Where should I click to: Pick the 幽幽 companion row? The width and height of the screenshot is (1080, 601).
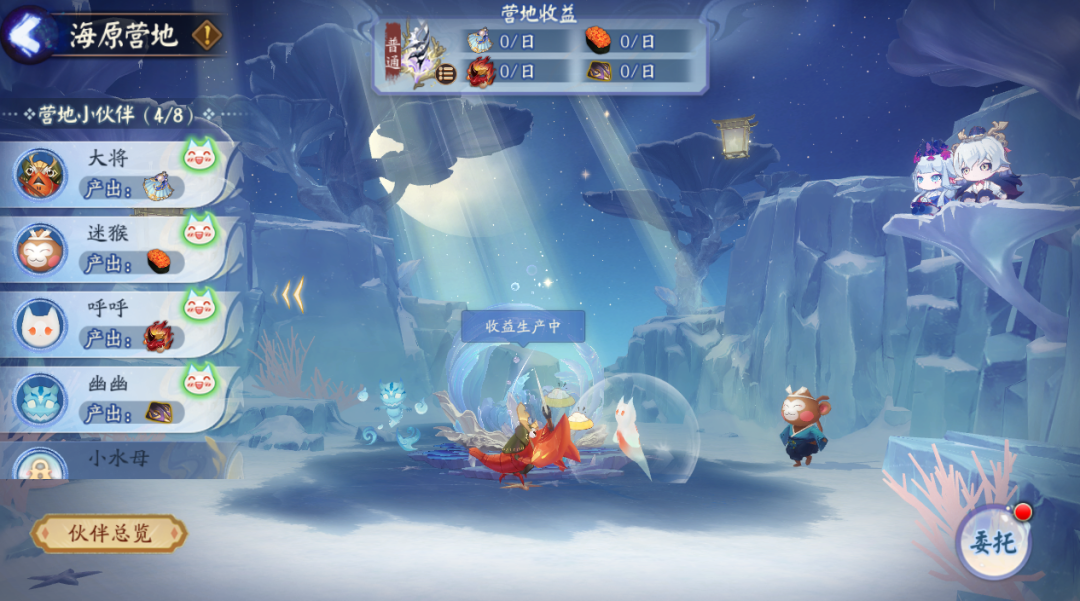click(x=120, y=398)
